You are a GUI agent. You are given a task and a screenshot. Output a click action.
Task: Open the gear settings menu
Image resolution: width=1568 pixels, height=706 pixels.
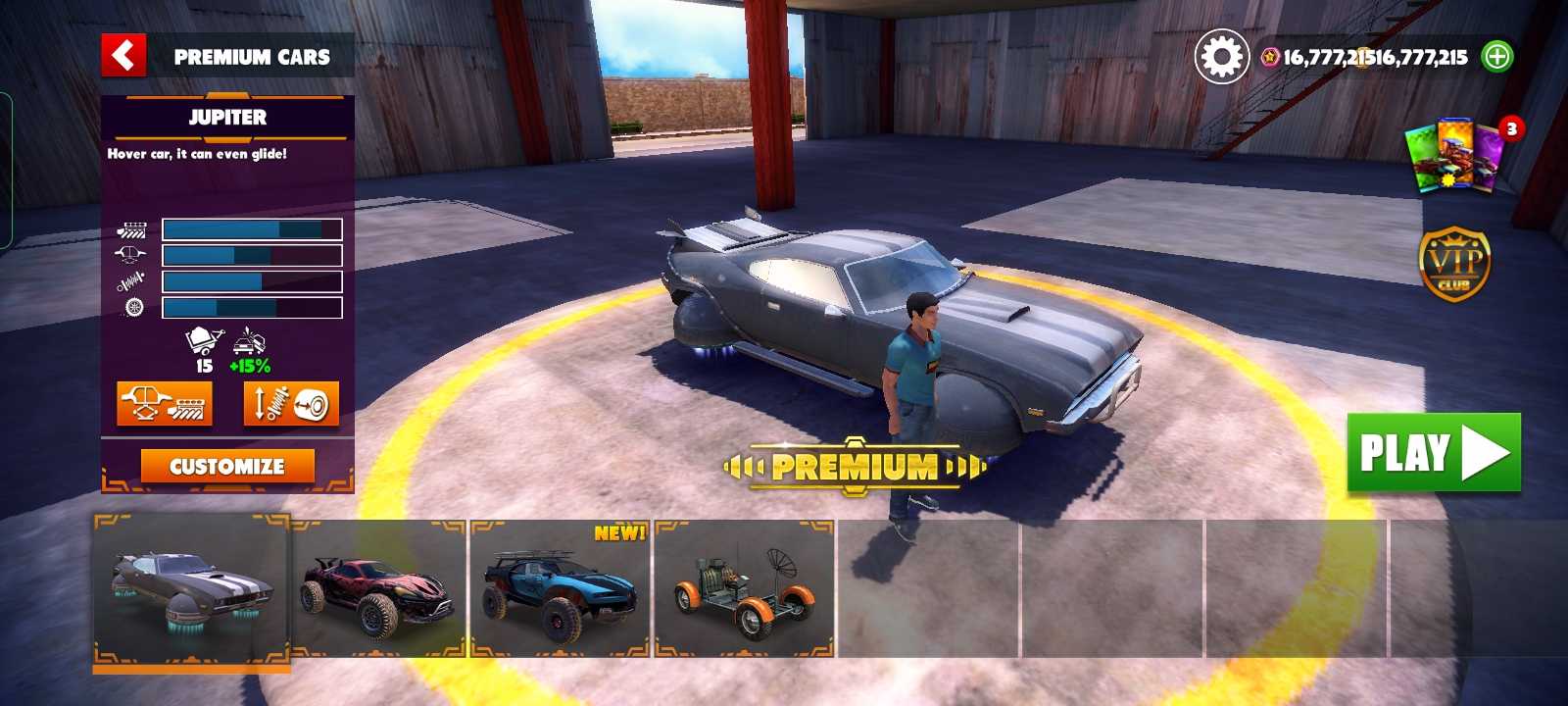1221,57
